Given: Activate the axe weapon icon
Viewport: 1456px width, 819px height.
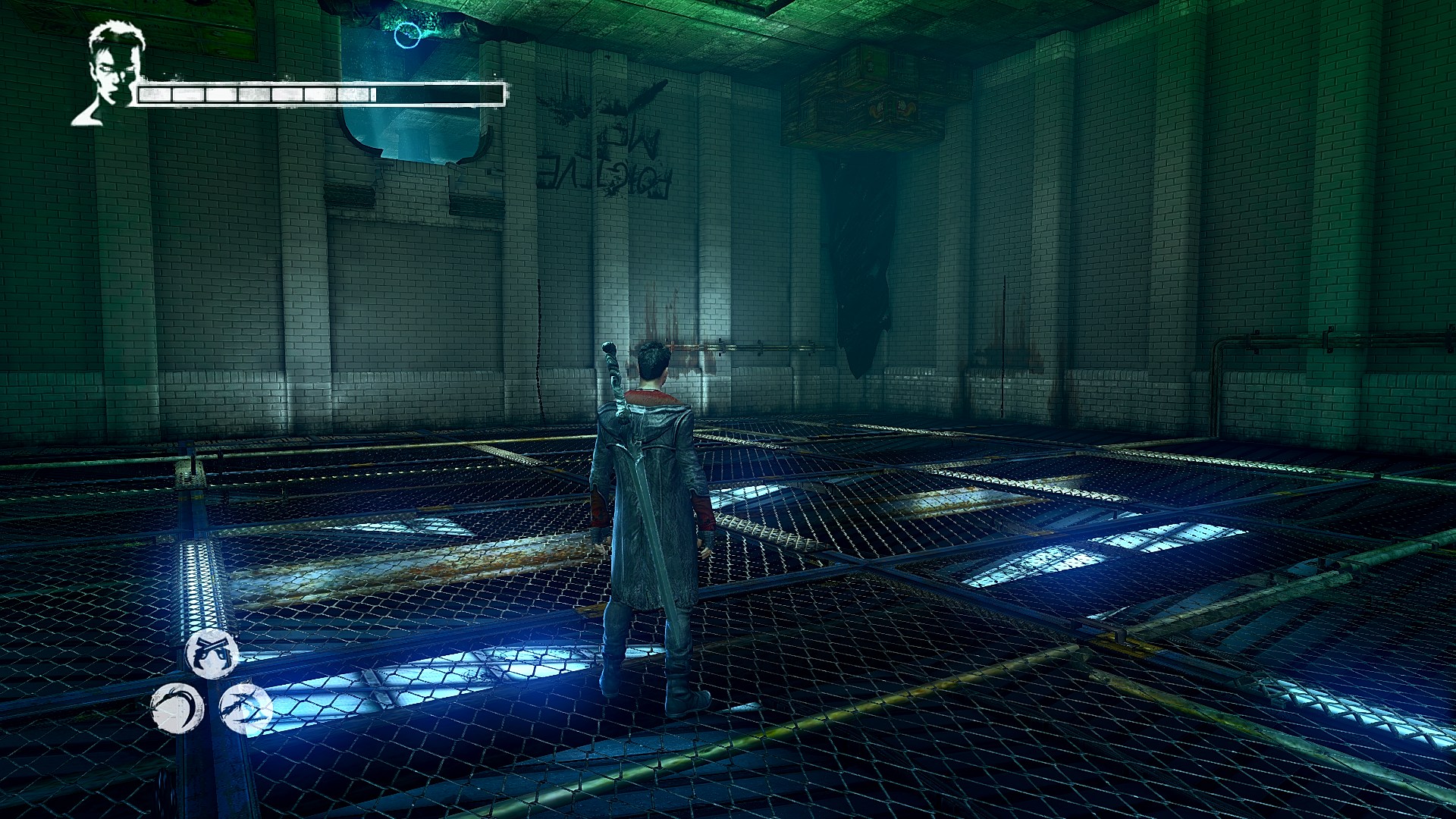Looking at the screenshot, I should point(245,709).
